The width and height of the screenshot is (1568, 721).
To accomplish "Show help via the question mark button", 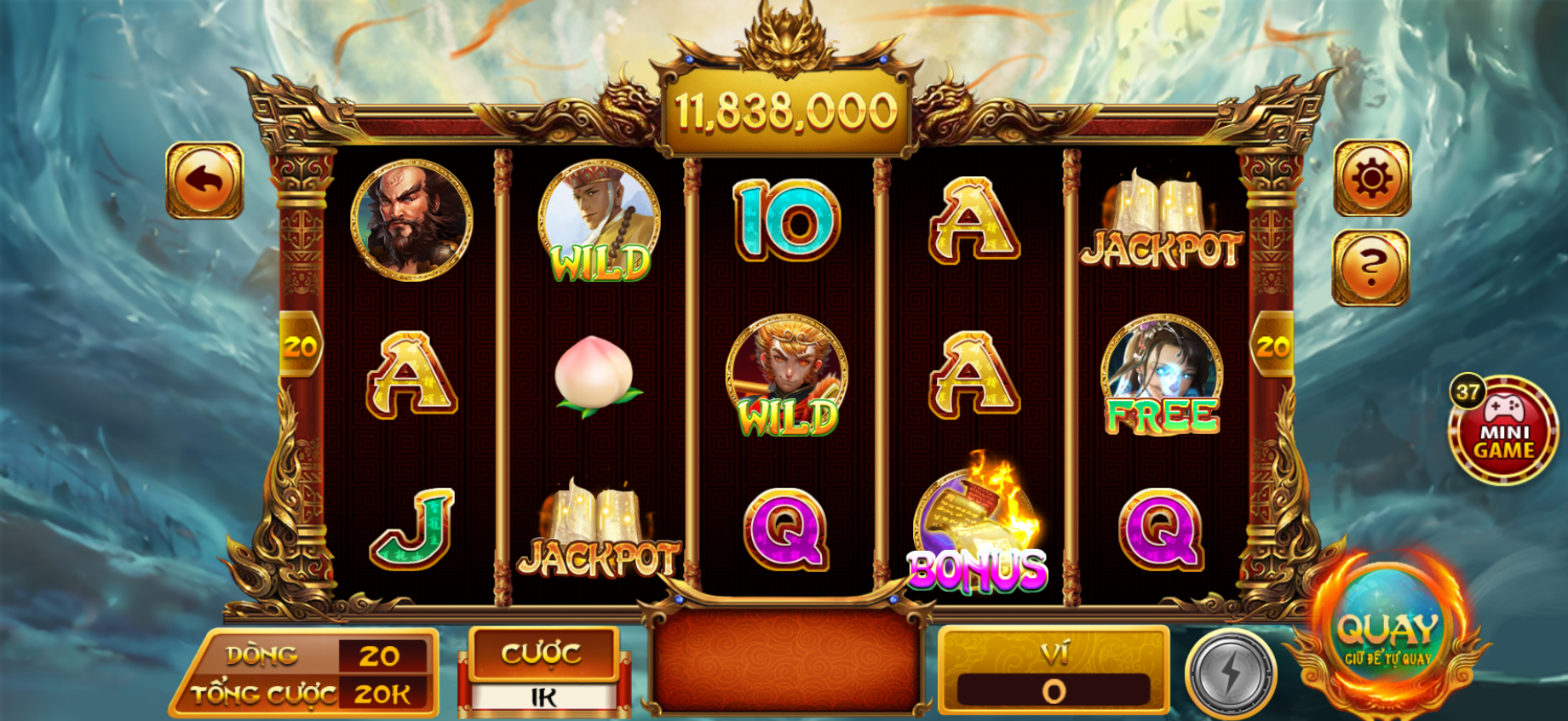I will pos(1370,268).
